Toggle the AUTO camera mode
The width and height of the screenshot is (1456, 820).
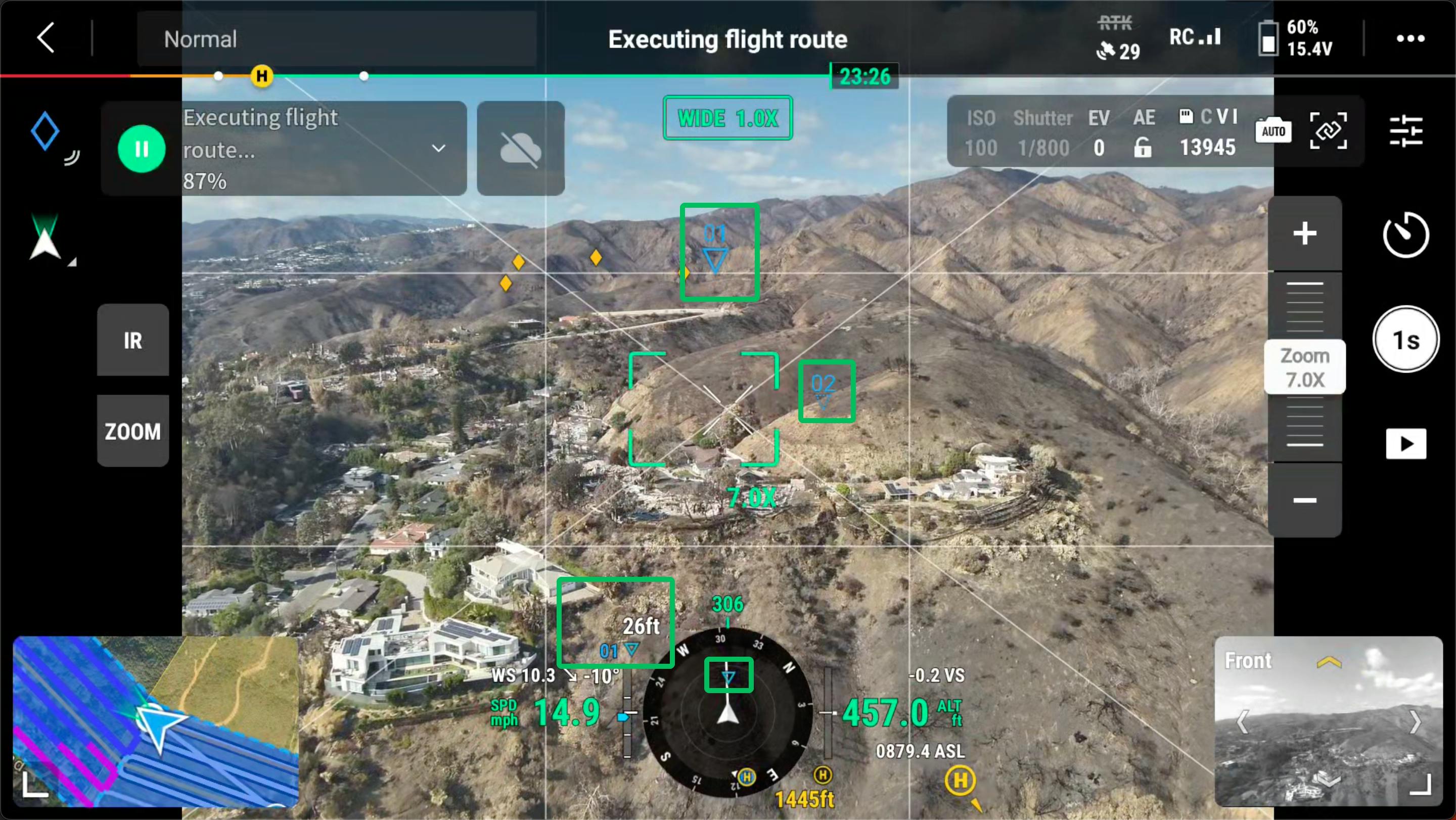pyautogui.click(x=1273, y=131)
